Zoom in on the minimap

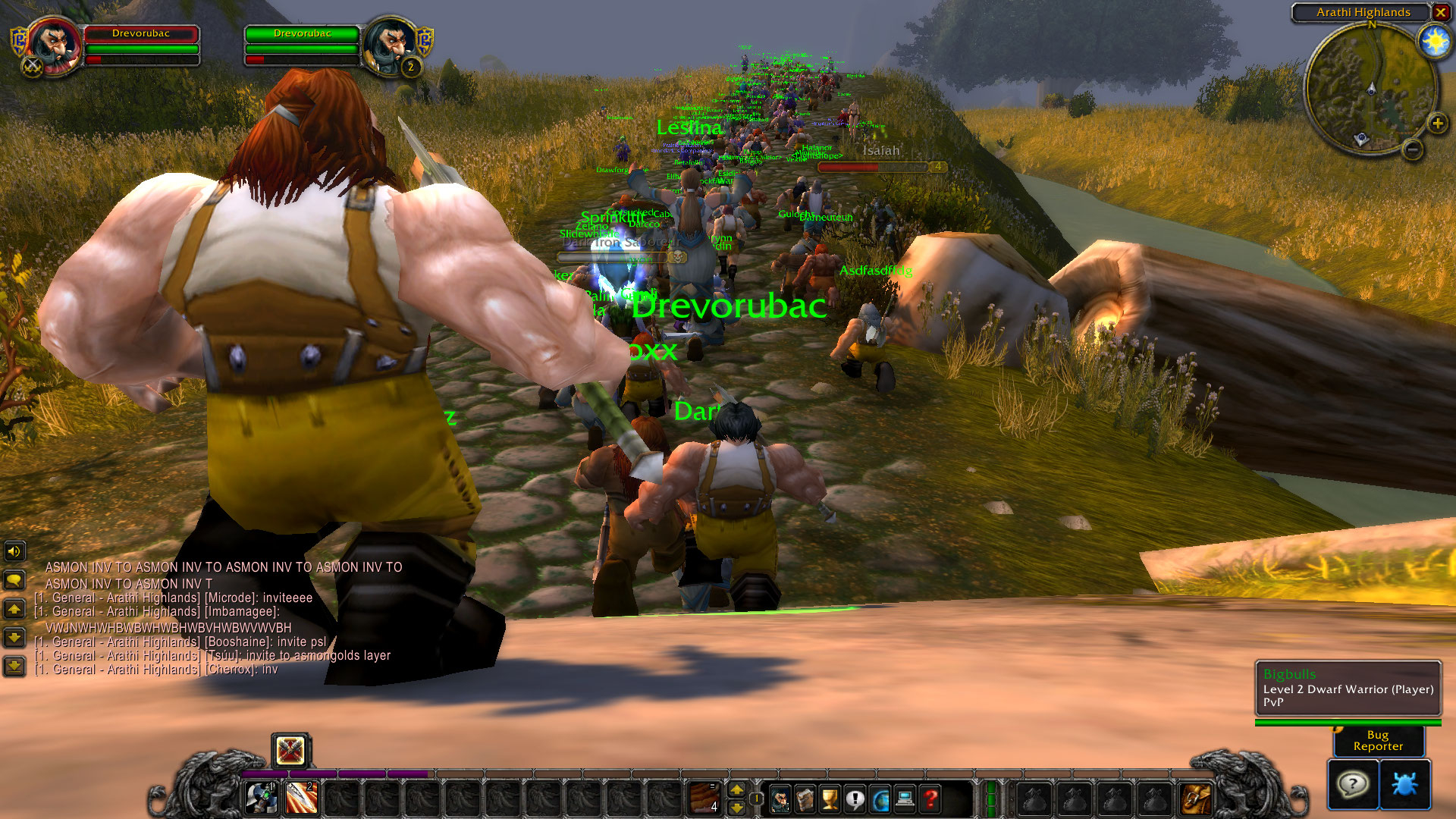coord(1437,124)
